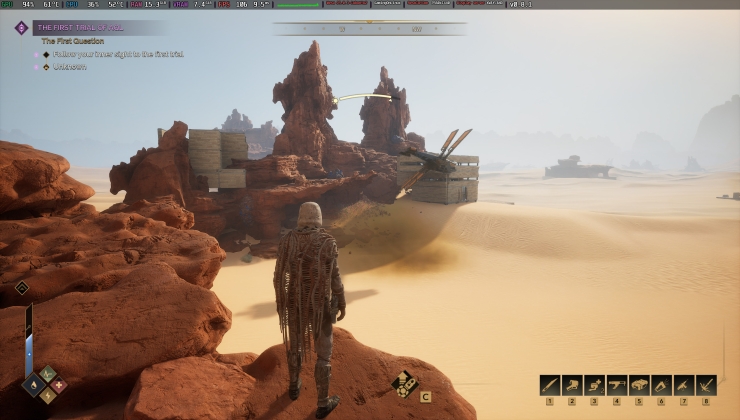This screenshot has width=740, height=420.
Task: Click the red plus health status diamond
Action: (x=58, y=383)
